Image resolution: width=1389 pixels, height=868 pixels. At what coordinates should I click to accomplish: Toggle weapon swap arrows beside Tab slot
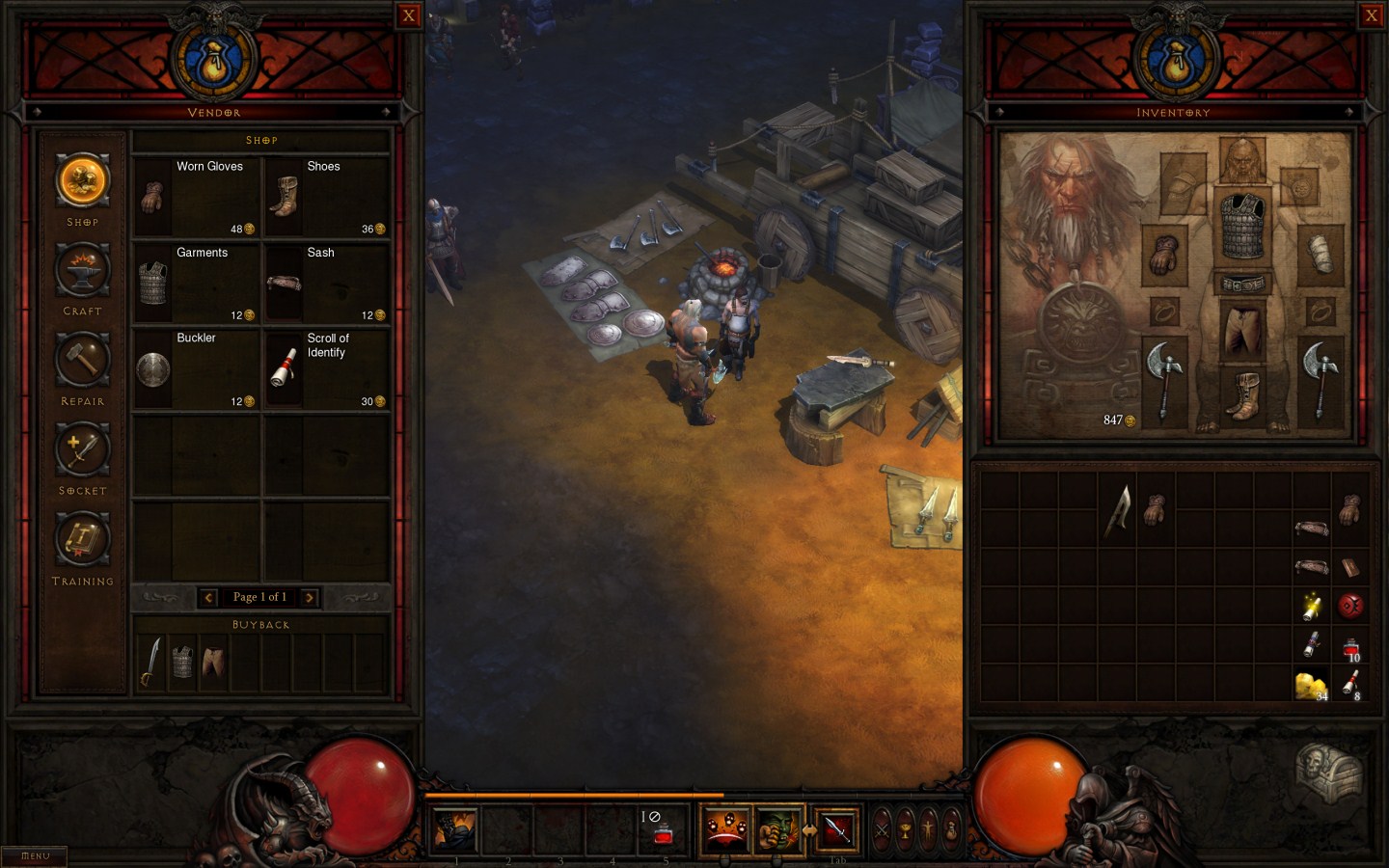pyautogui.click(x=811, y=829)
